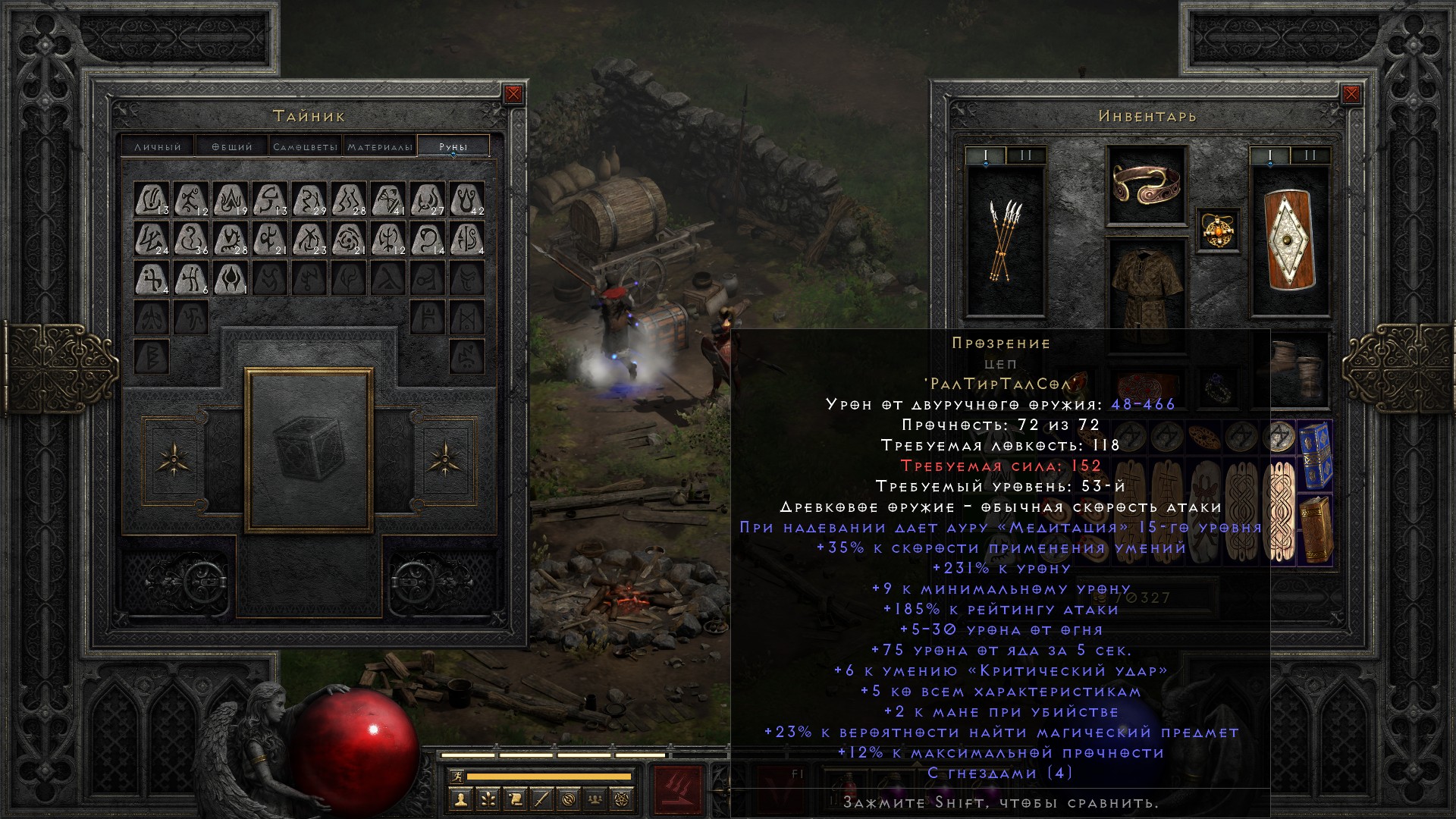Viewport: 1456px width, 819px height.
Task: Show the Самоцветы gems tab
Action: click(305, 146)
